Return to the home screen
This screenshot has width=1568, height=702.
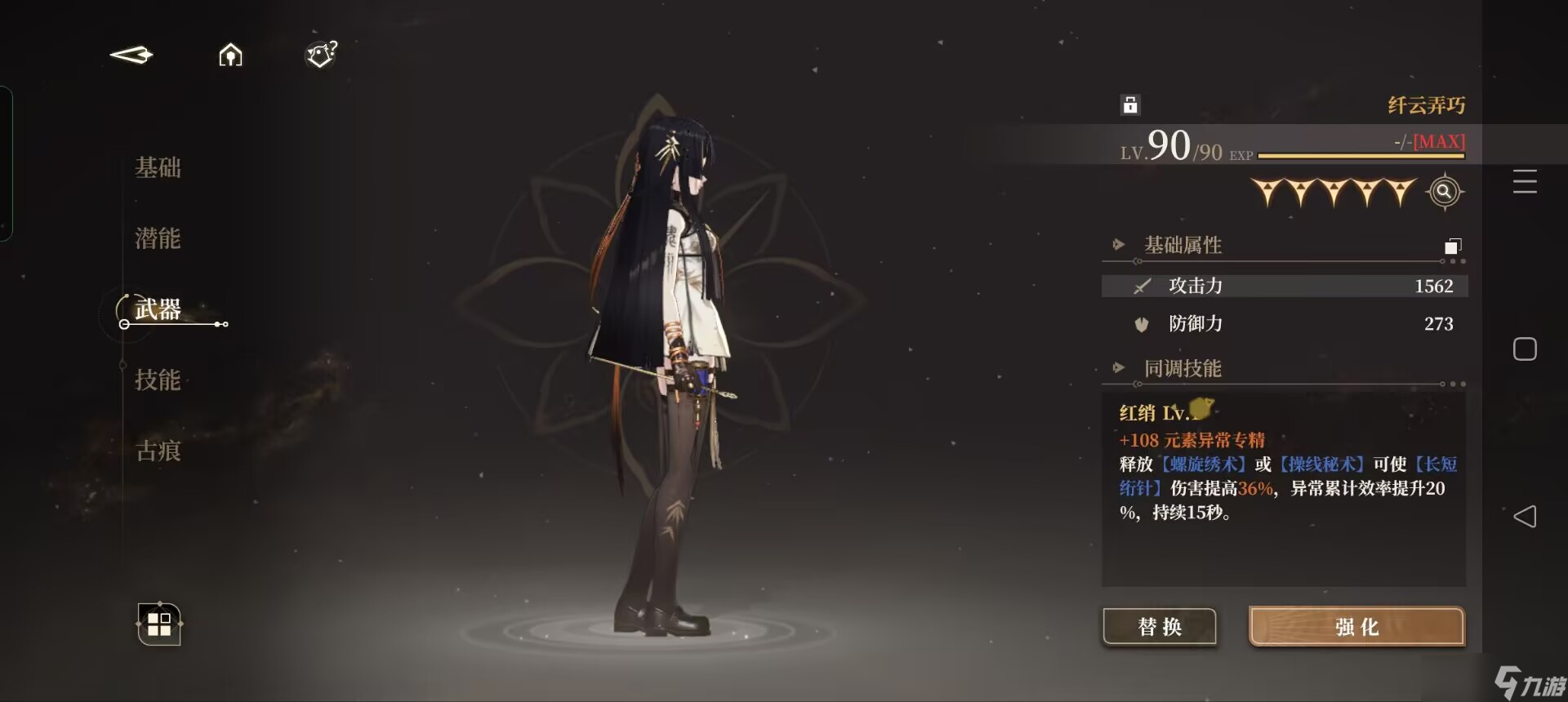pos(230,55)
